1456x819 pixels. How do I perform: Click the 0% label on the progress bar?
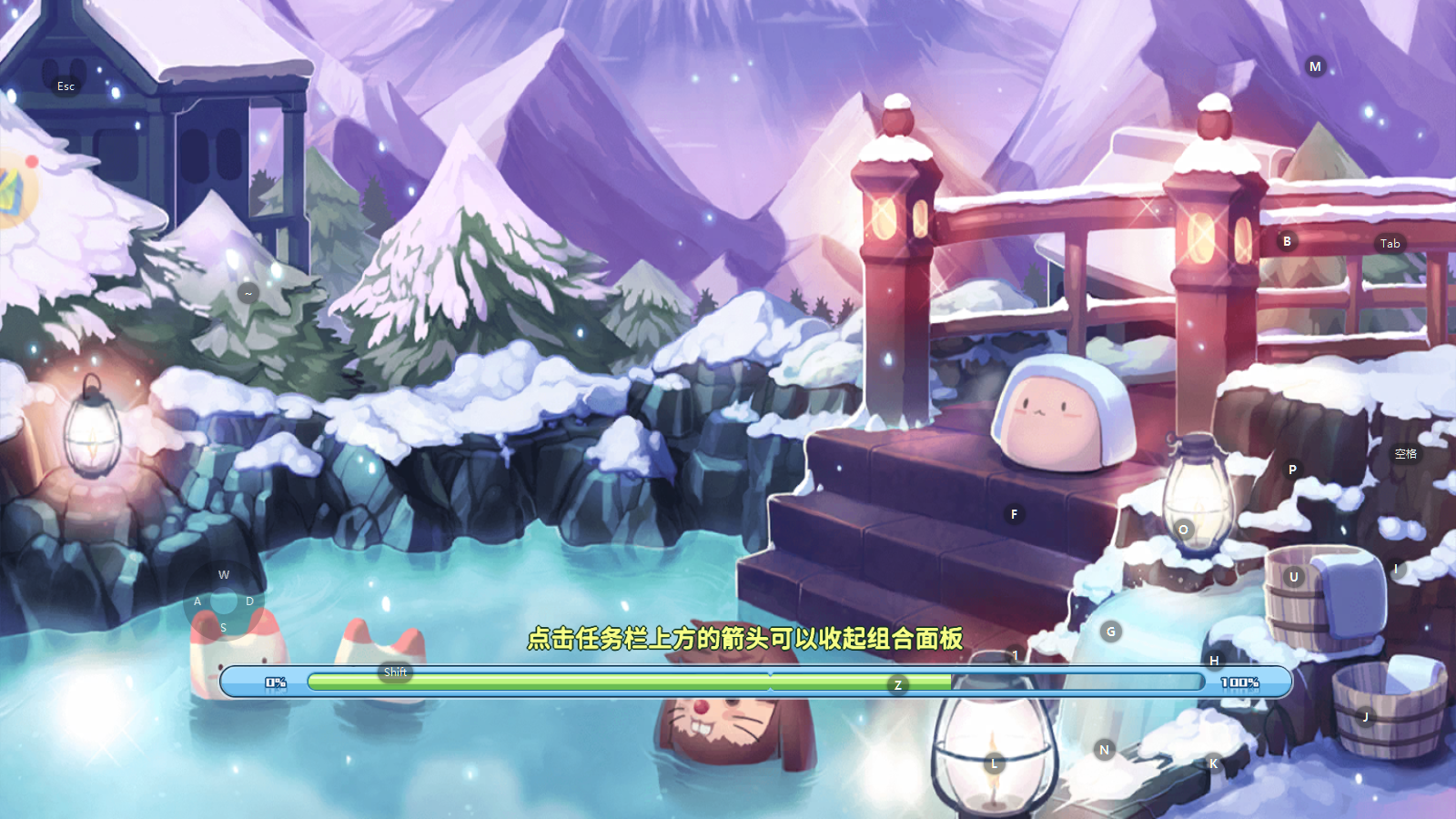[276, 681]
